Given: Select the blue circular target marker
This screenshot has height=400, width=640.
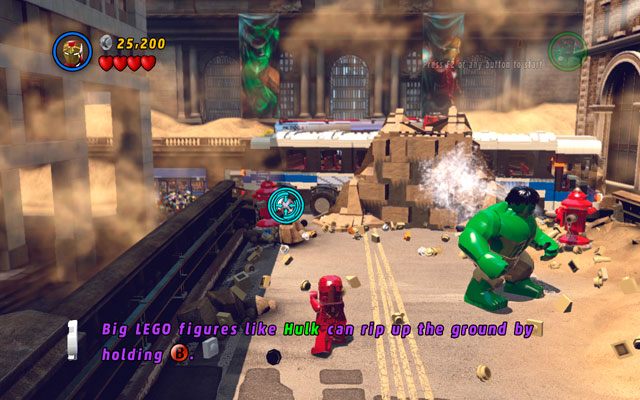Looking at the screenshot, I should coord(283,204).
